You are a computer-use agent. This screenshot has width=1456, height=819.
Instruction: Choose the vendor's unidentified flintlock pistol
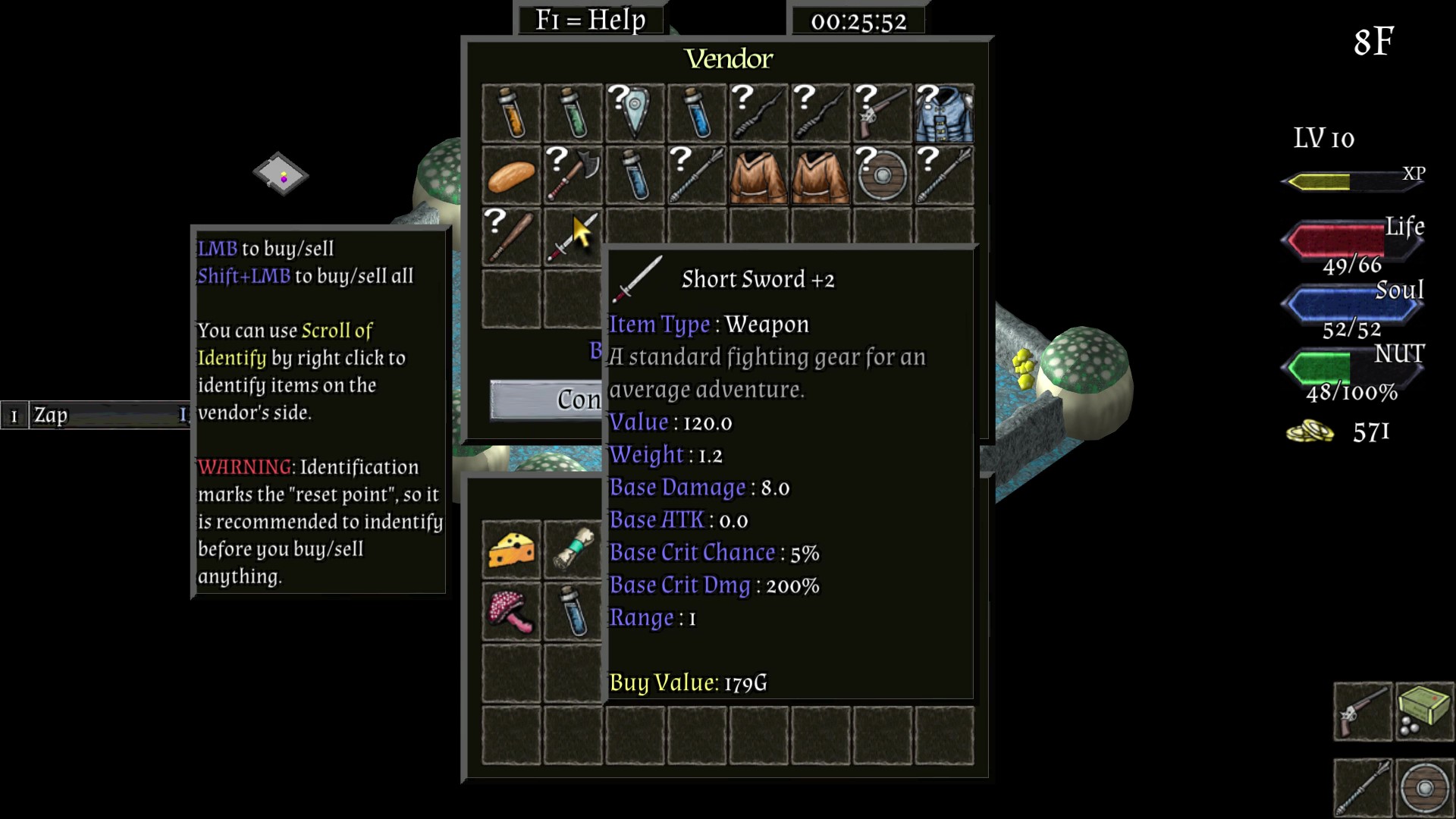(x=882, y=114)
